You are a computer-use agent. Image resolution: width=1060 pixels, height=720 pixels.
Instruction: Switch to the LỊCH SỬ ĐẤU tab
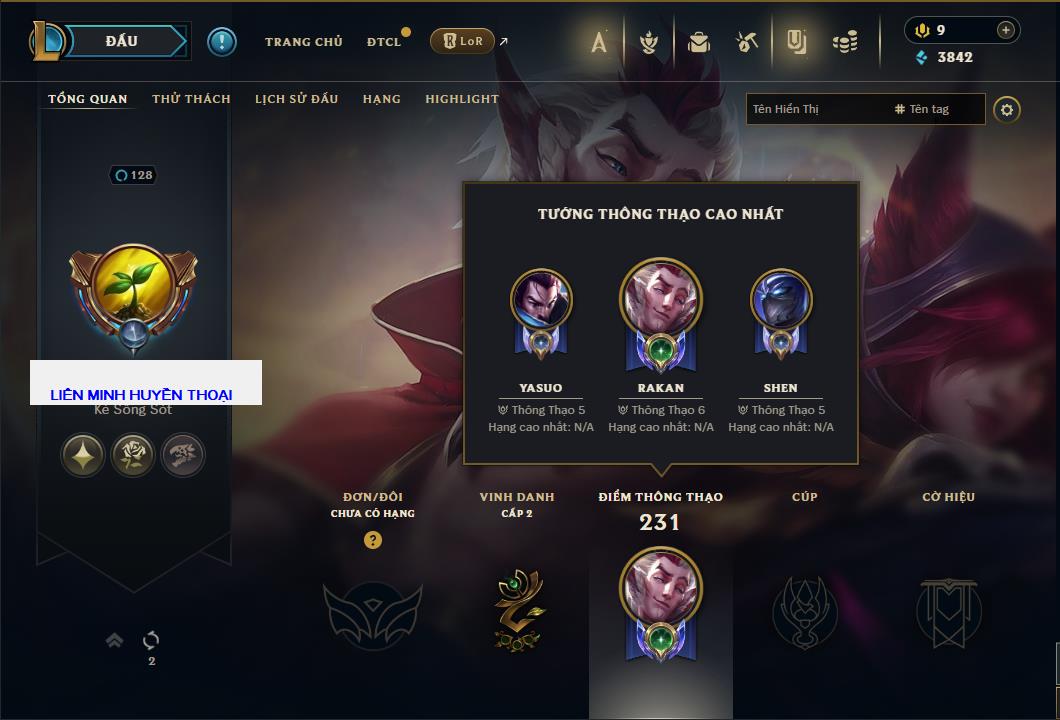296,99
